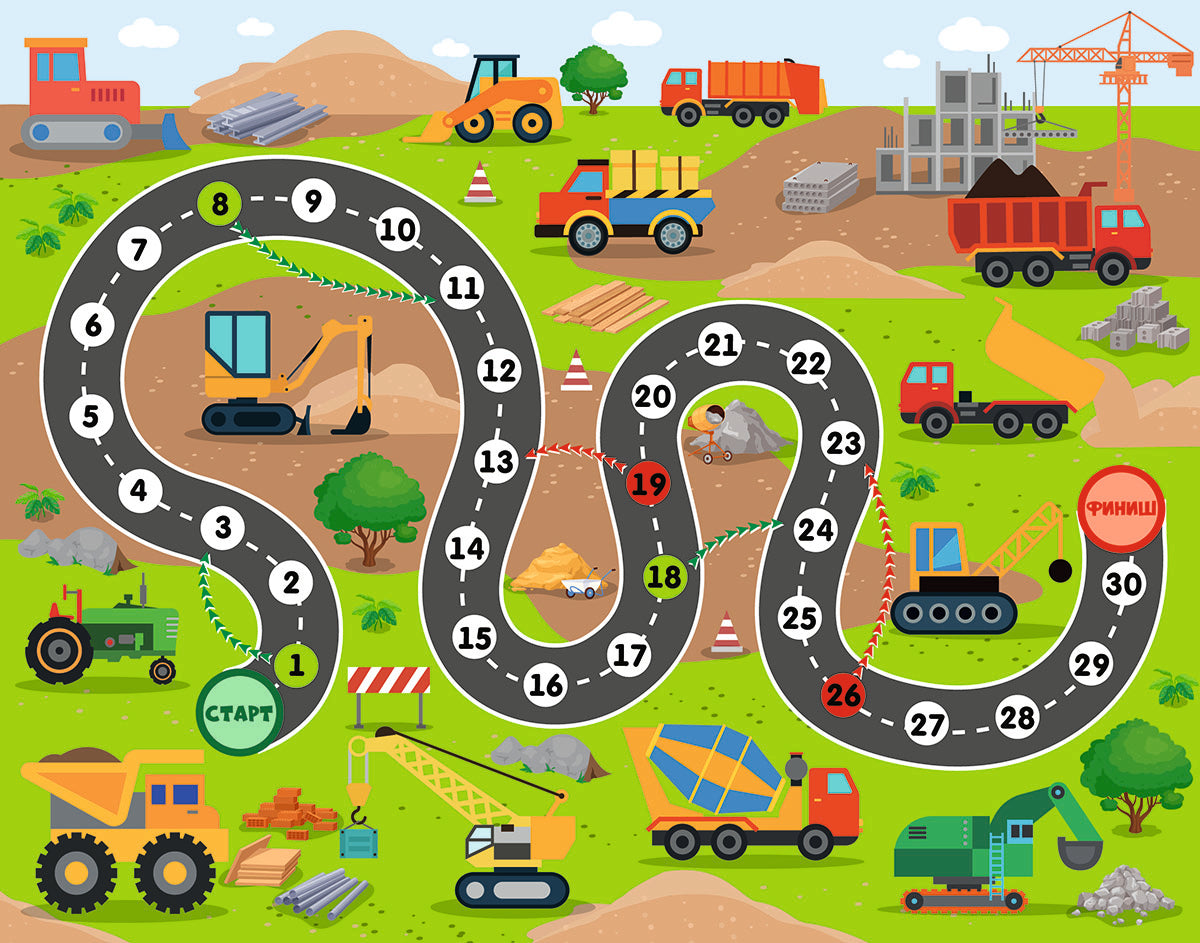
Task: Click board space number 6
Action: click(x=93, y=326)
